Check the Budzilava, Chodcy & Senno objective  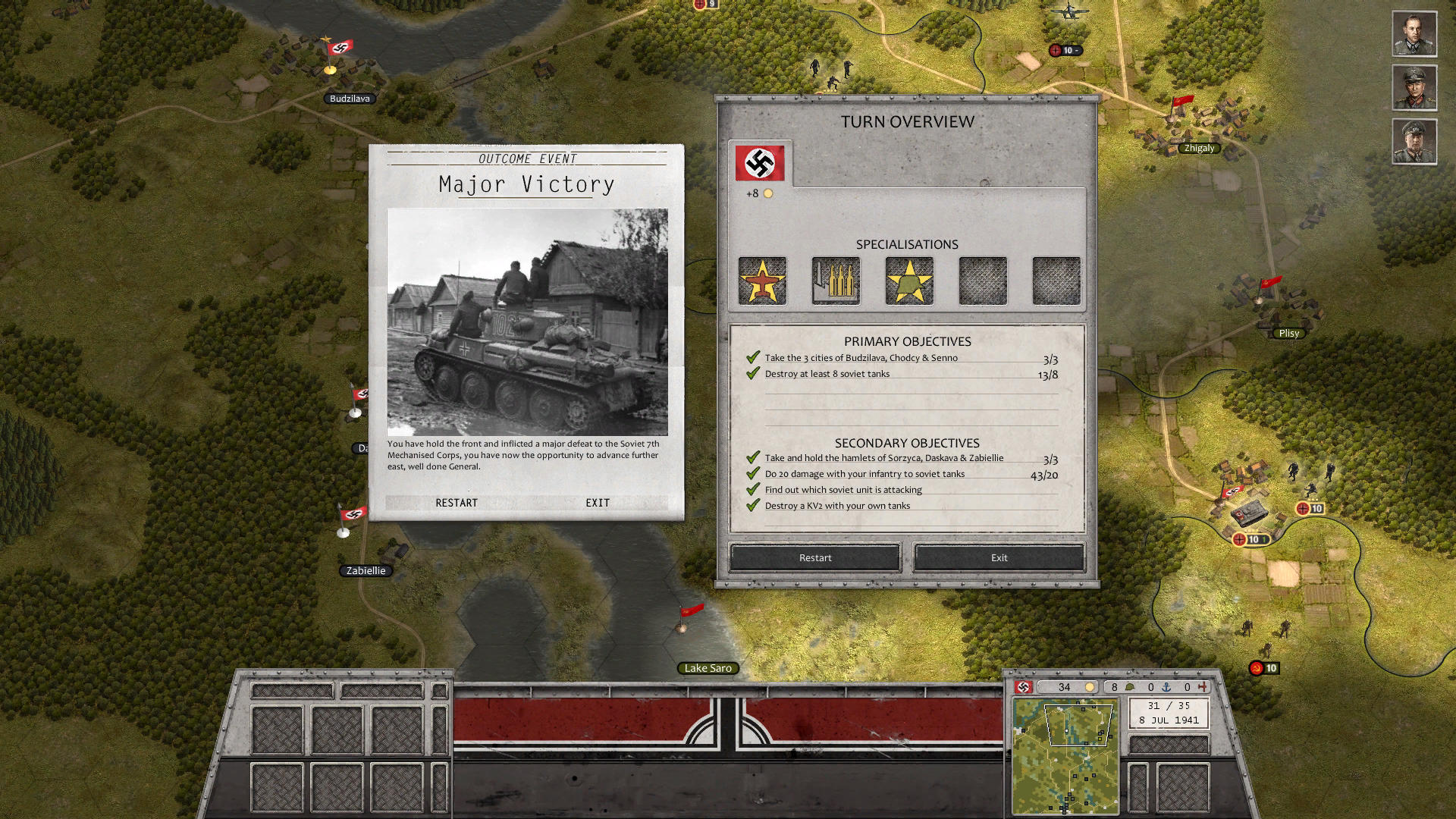tap(861, 358)
